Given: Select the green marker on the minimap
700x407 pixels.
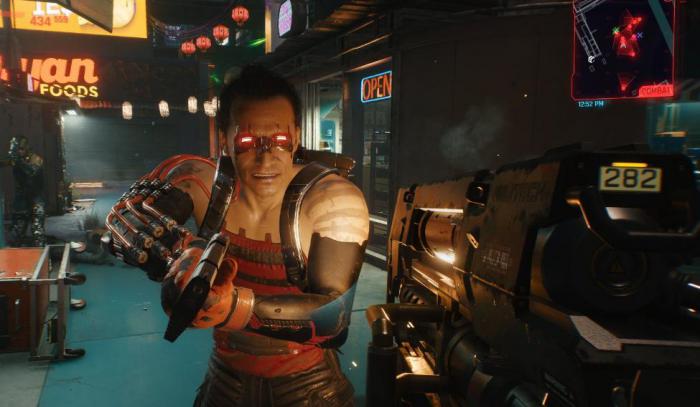Looking at the screenshot, I should click(x=616, y=31).
